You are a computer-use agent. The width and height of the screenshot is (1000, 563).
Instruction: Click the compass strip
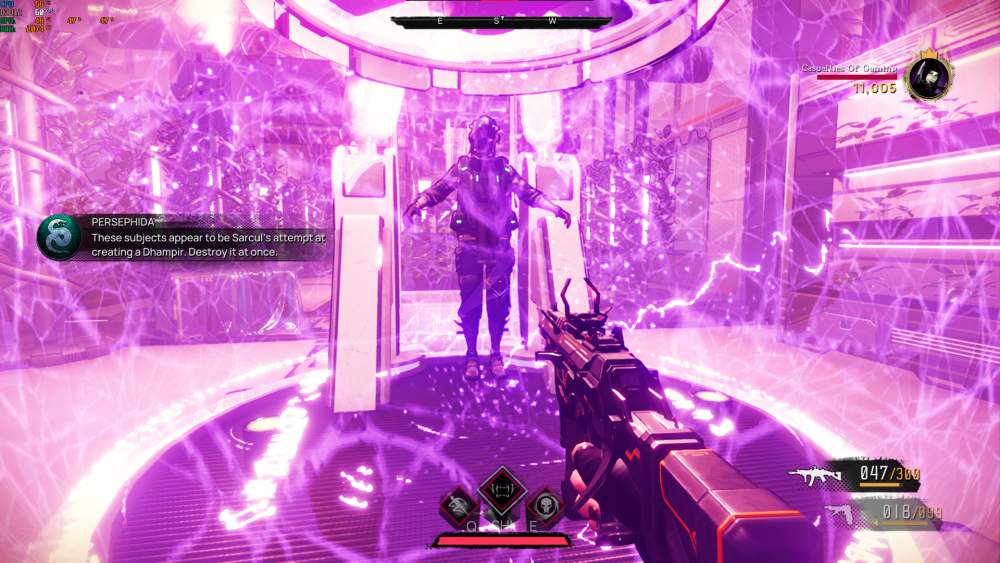coord(500,21)
